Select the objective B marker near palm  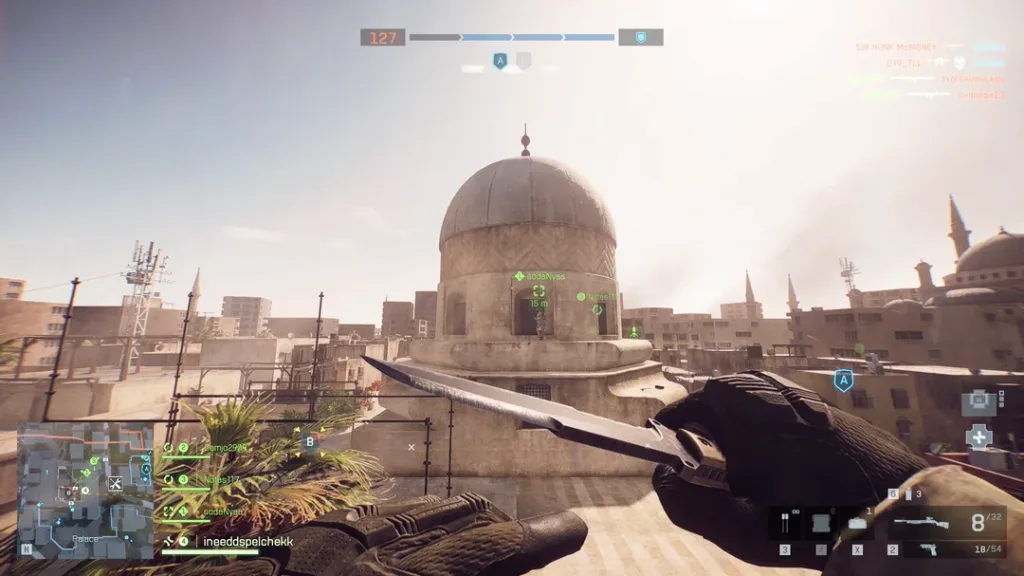(x=310, y=441)
